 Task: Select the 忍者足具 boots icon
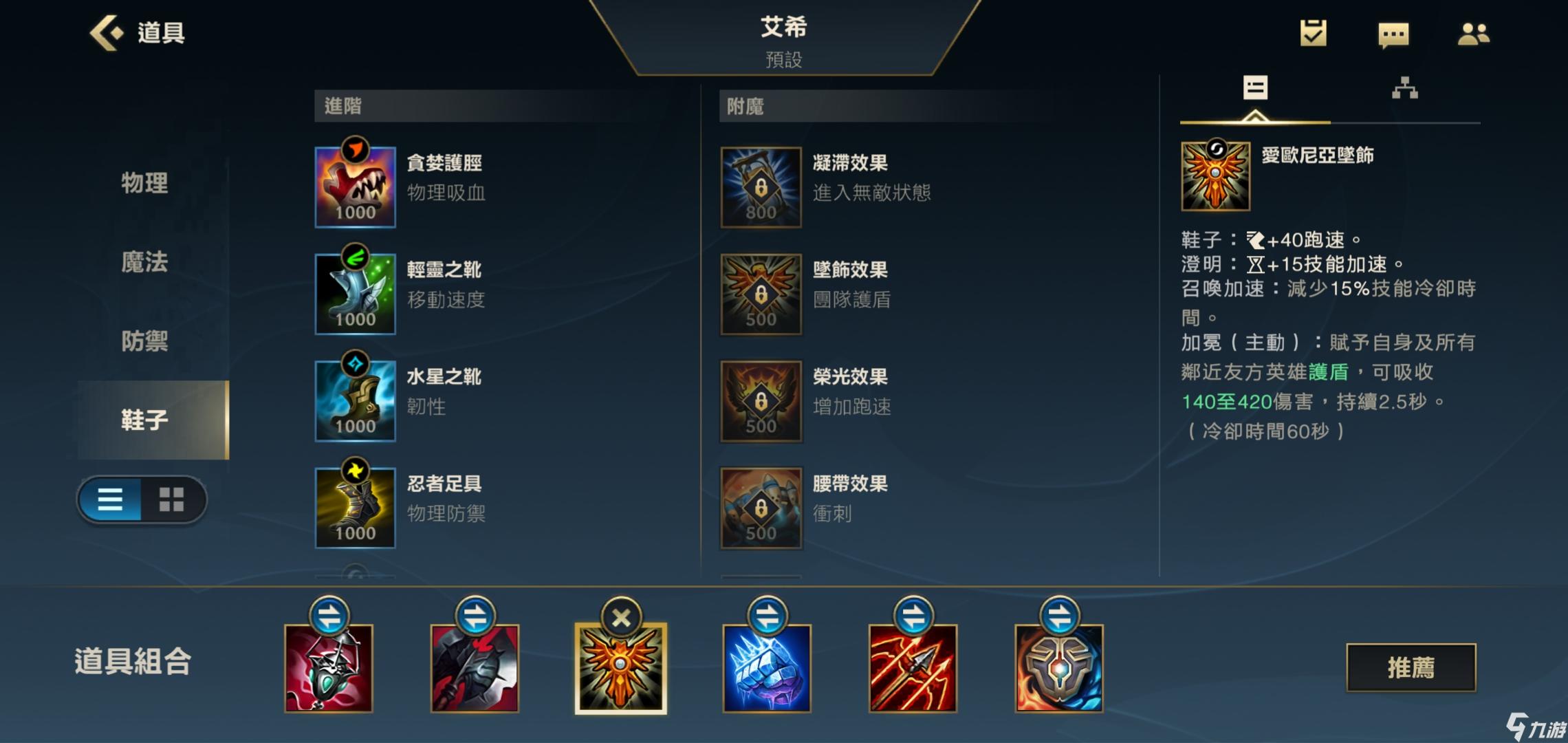[355, 507]
